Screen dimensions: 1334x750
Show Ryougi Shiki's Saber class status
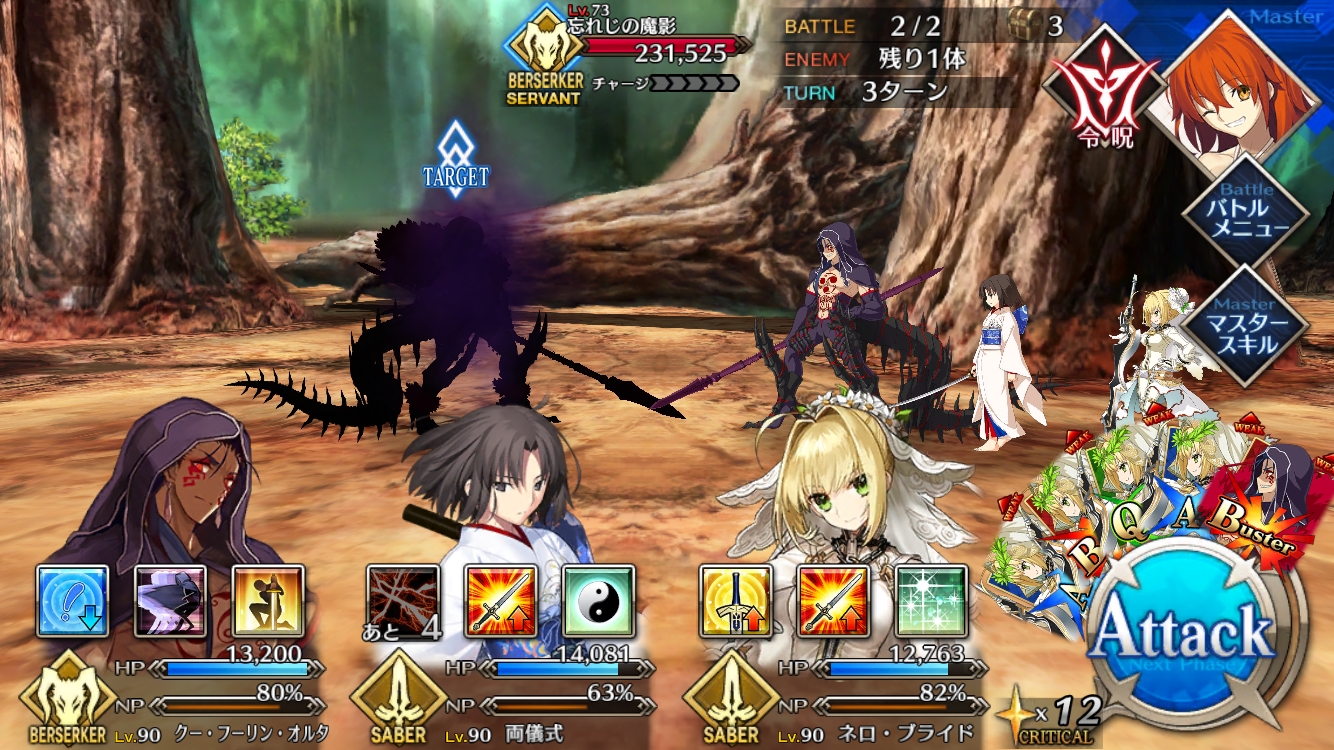pos(399,699)
